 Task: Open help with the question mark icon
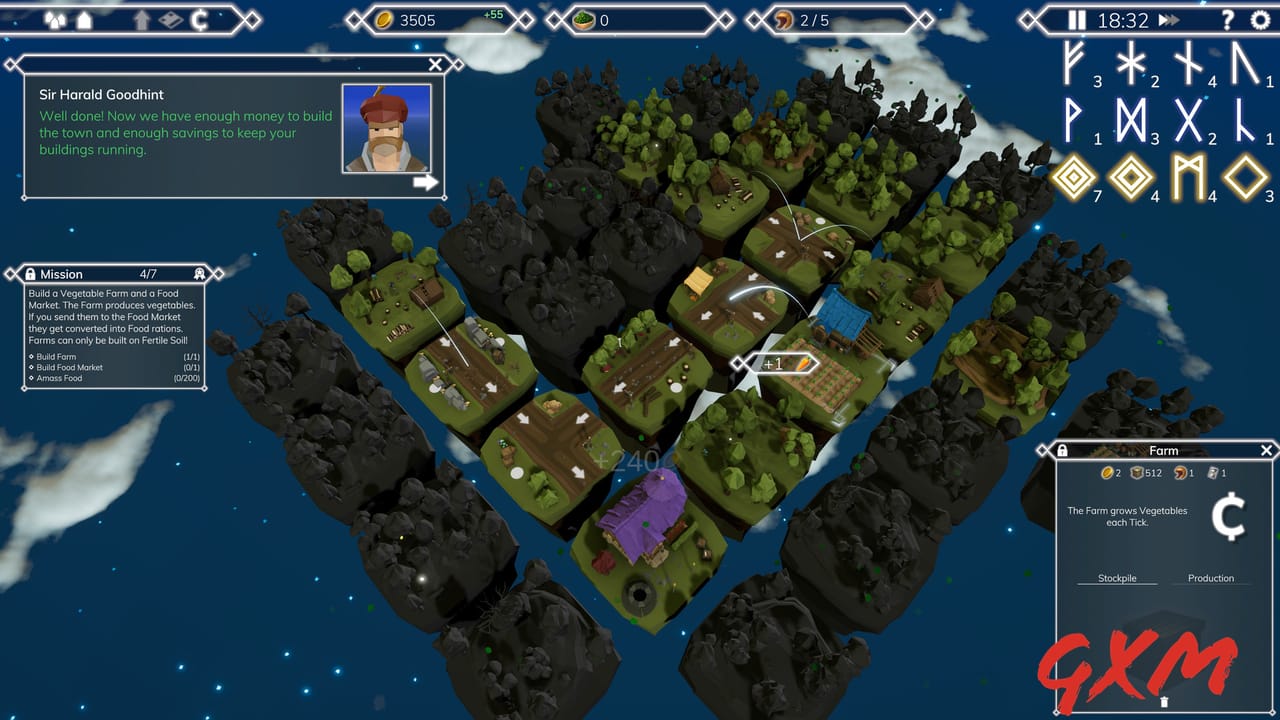click(1228, 19)
